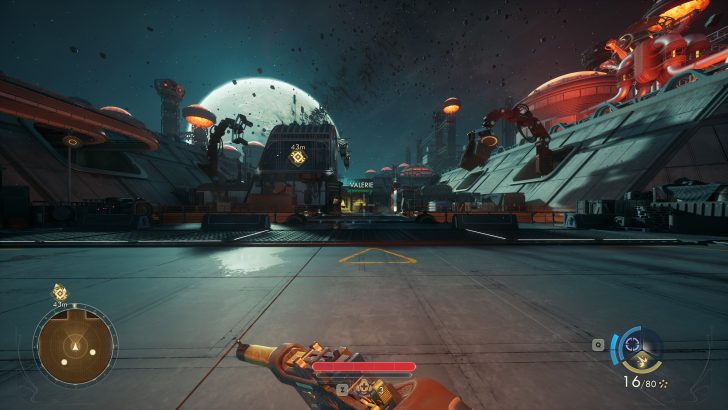728x410 pixels.
Task: Click the consumable item icon below the health bar
Action: [x=364, y=385]
